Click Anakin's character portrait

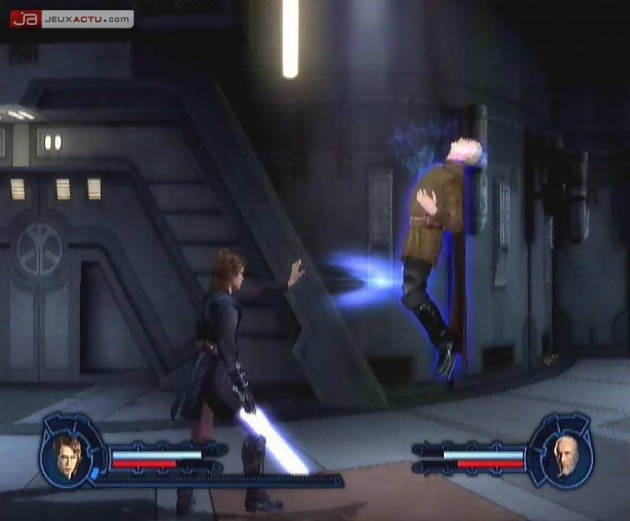[67, 454]
